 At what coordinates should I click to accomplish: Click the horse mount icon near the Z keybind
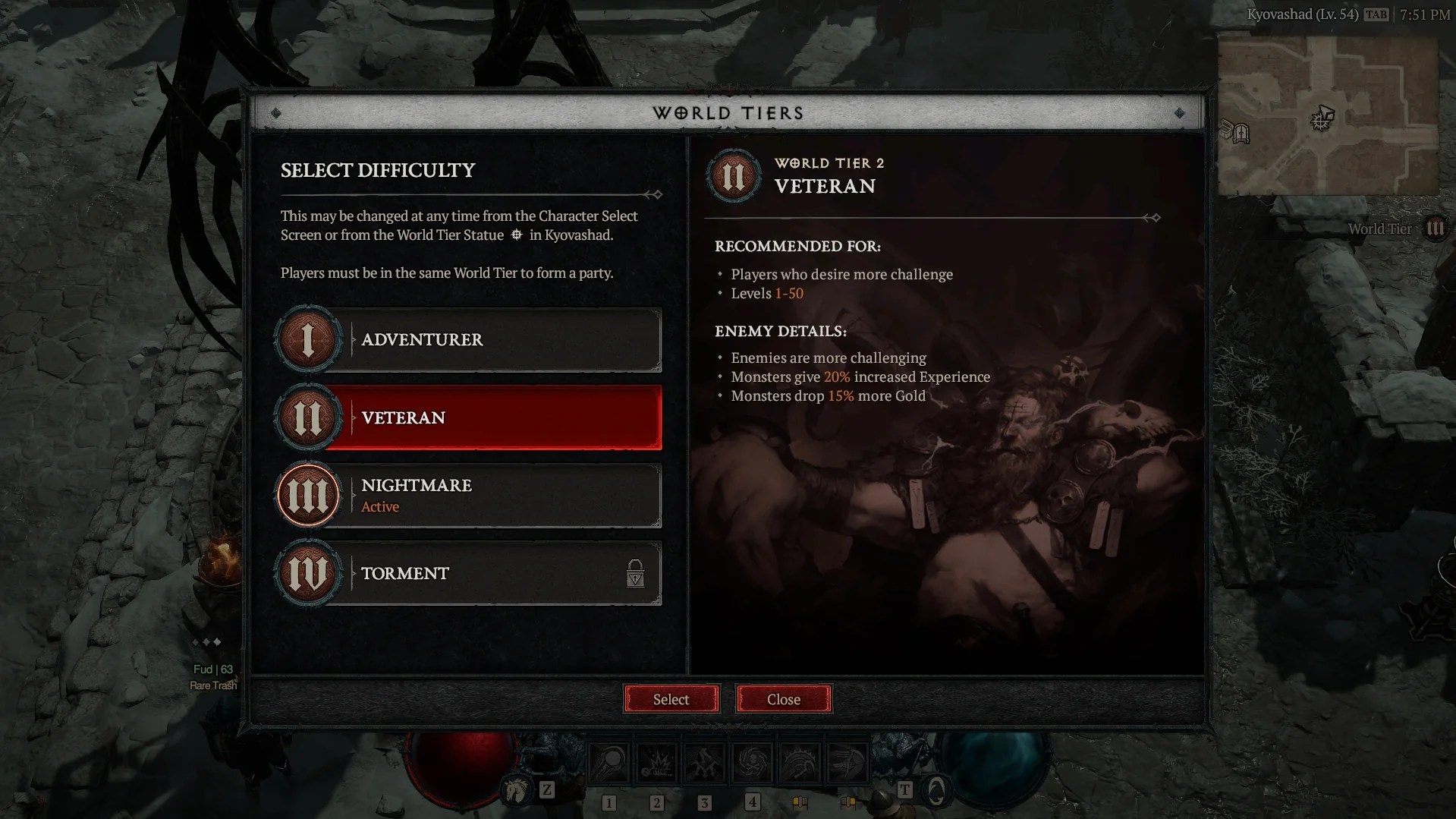point(514,790)
